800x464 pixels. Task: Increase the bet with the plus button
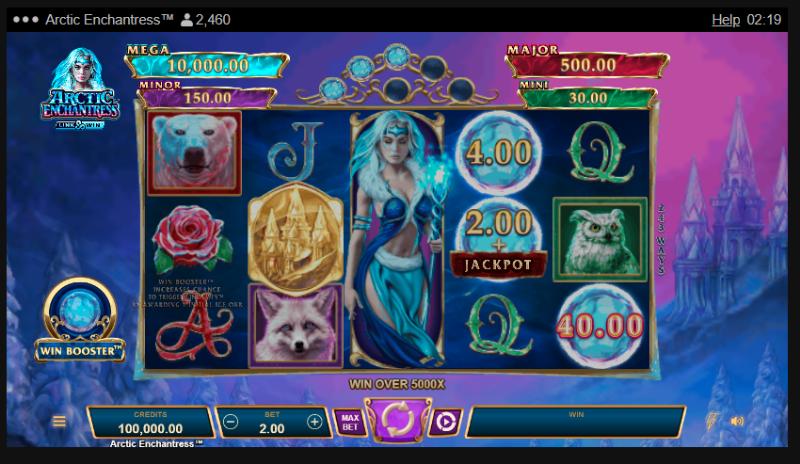[x=314, y=422]
